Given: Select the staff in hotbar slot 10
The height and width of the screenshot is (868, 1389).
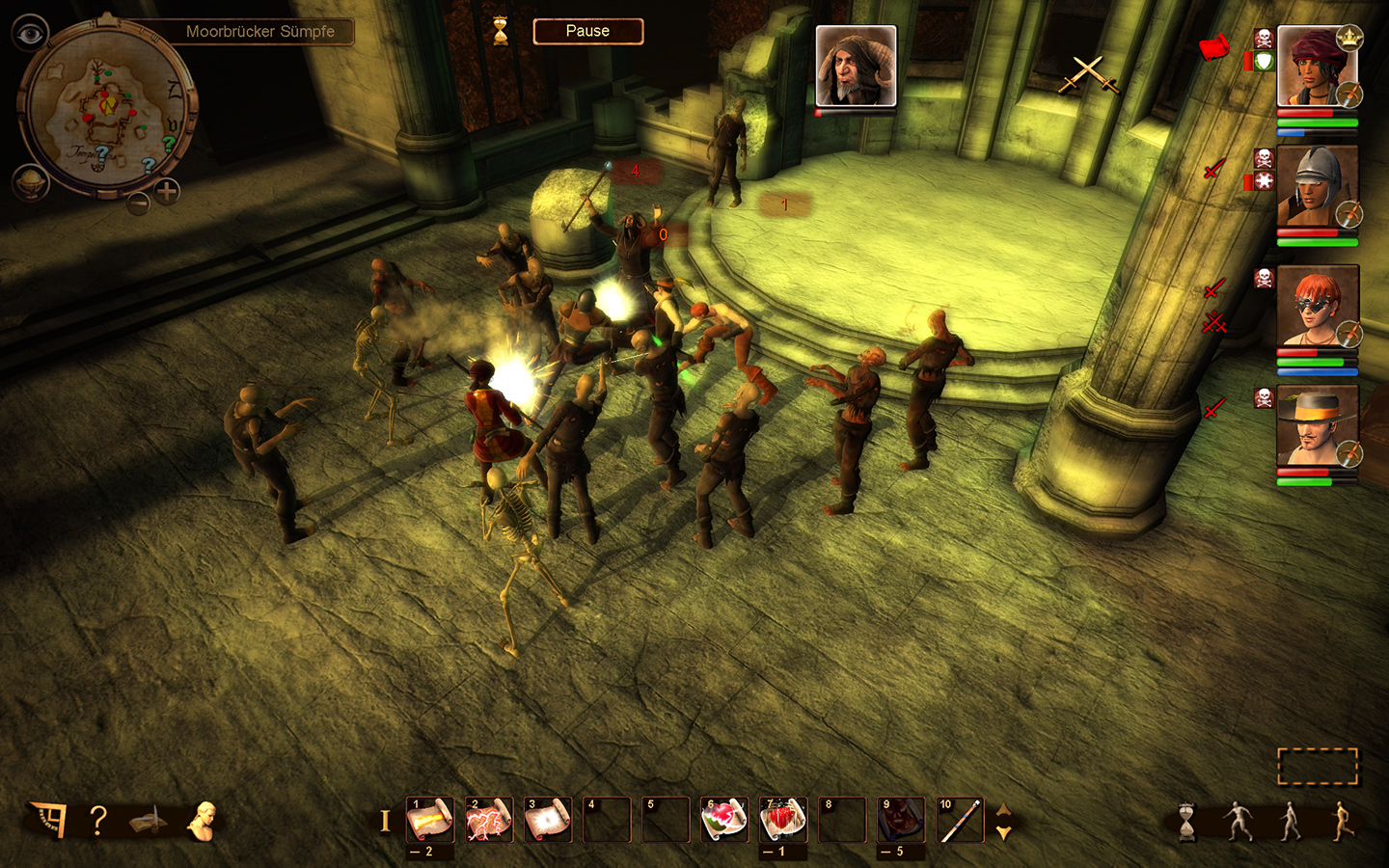Looking at the screenshot, I should [960, 820].
